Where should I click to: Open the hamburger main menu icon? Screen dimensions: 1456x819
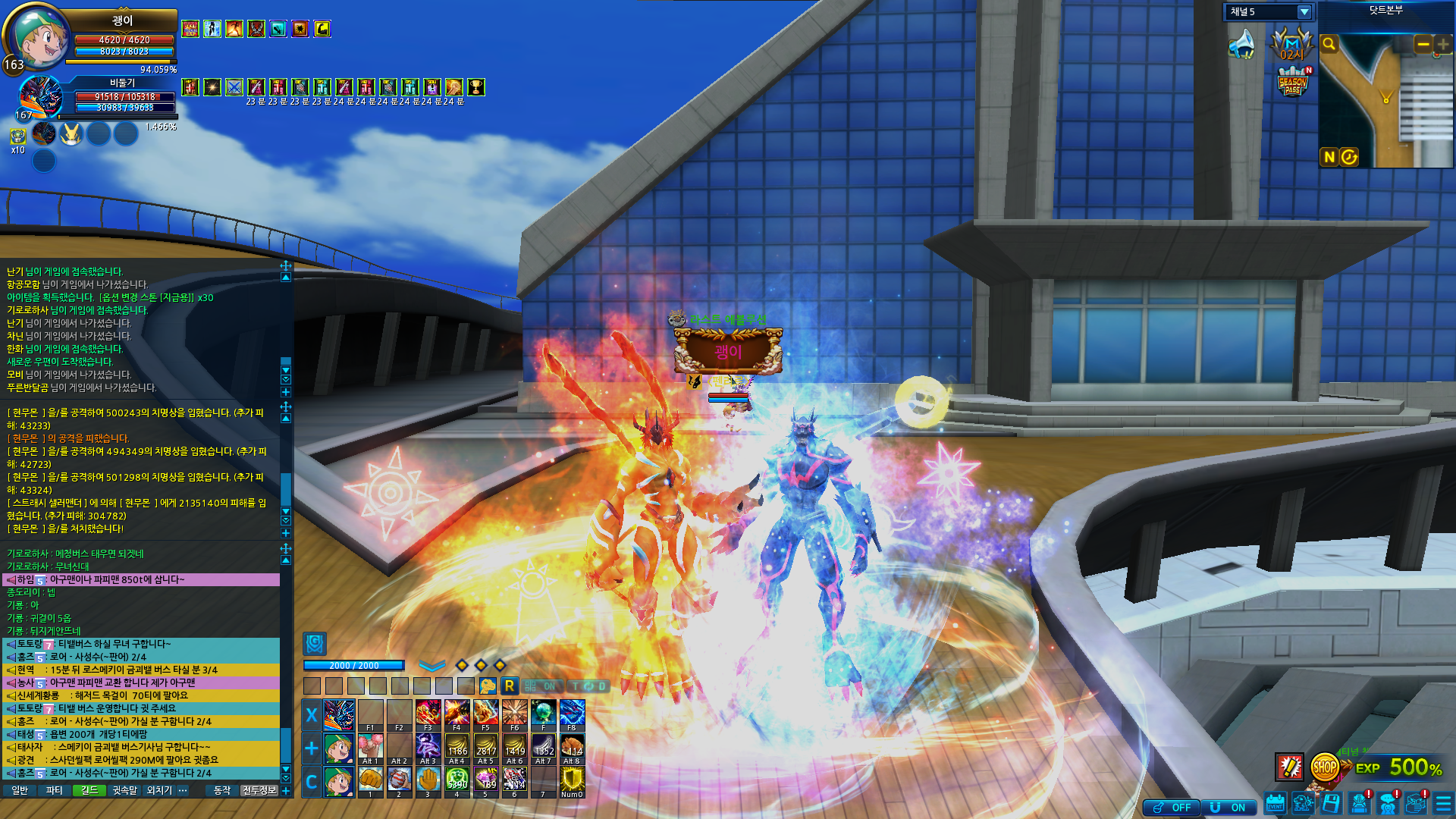point(1443,804)
